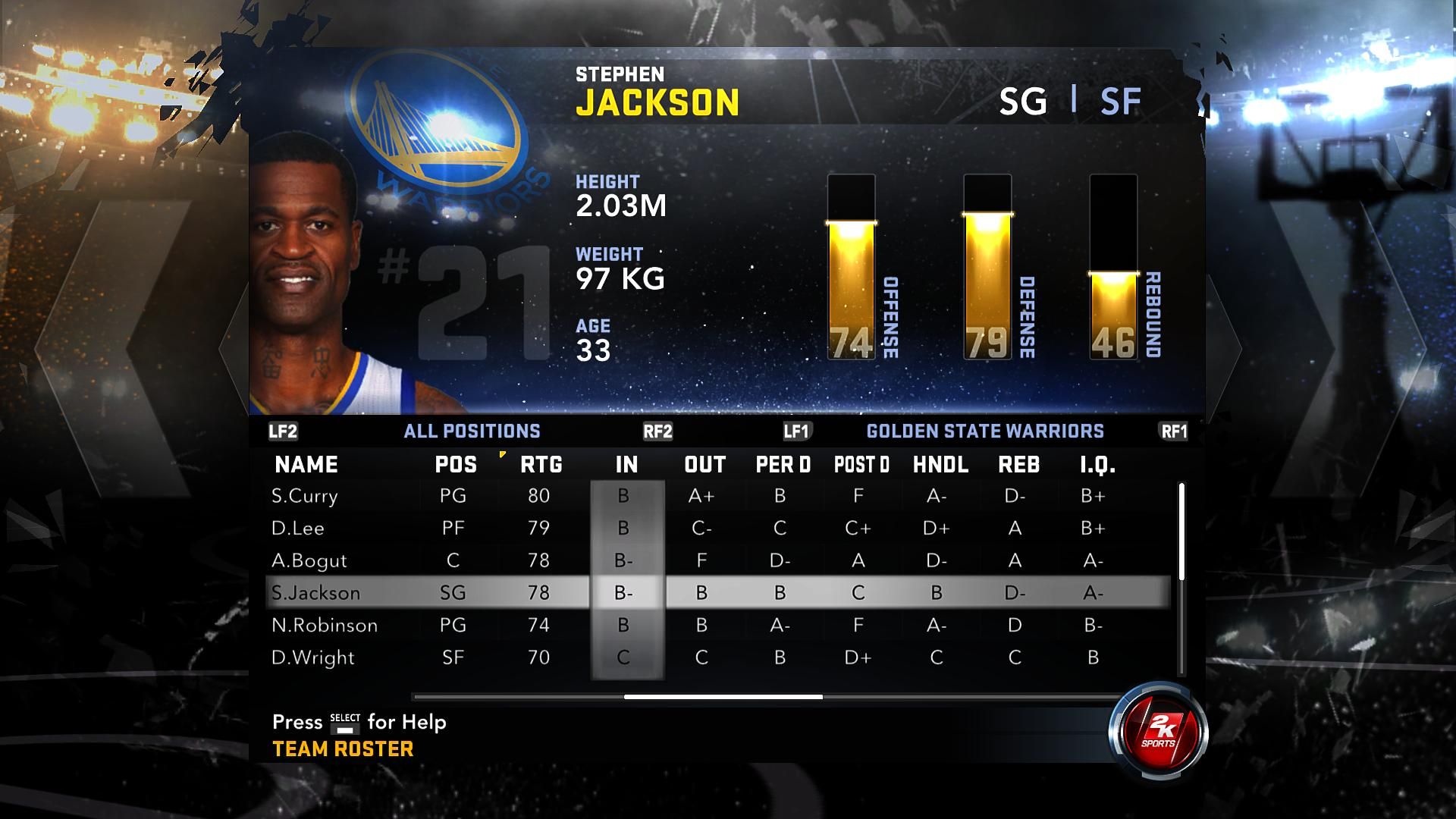This screenshot has height=819, width=1456.
Task: Click the highlighted S.Jackson row
Action: [315, 593]
